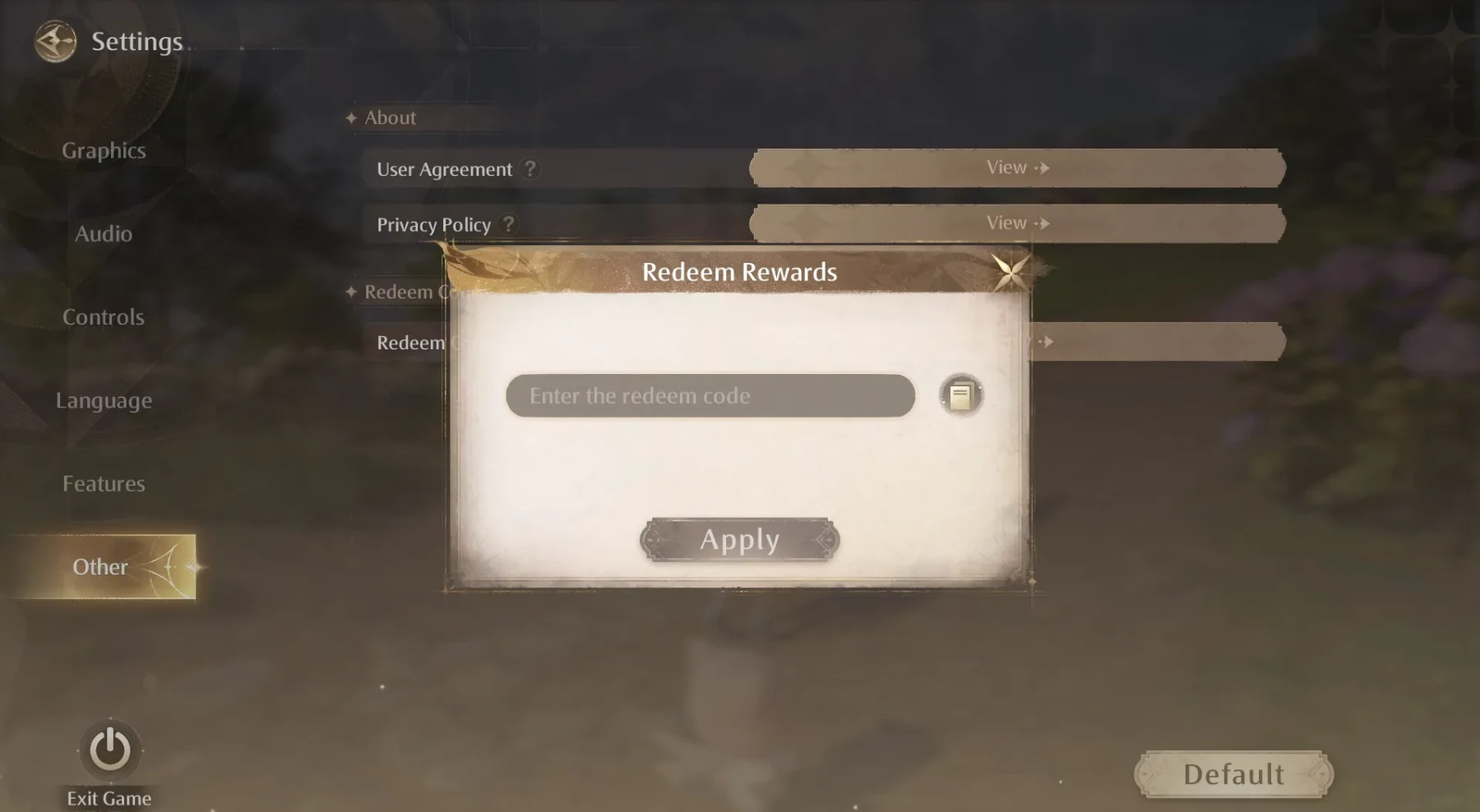Open the User Agreement help icon
The width and height of the screenshot is (1480, 812).
coord(530,169)
